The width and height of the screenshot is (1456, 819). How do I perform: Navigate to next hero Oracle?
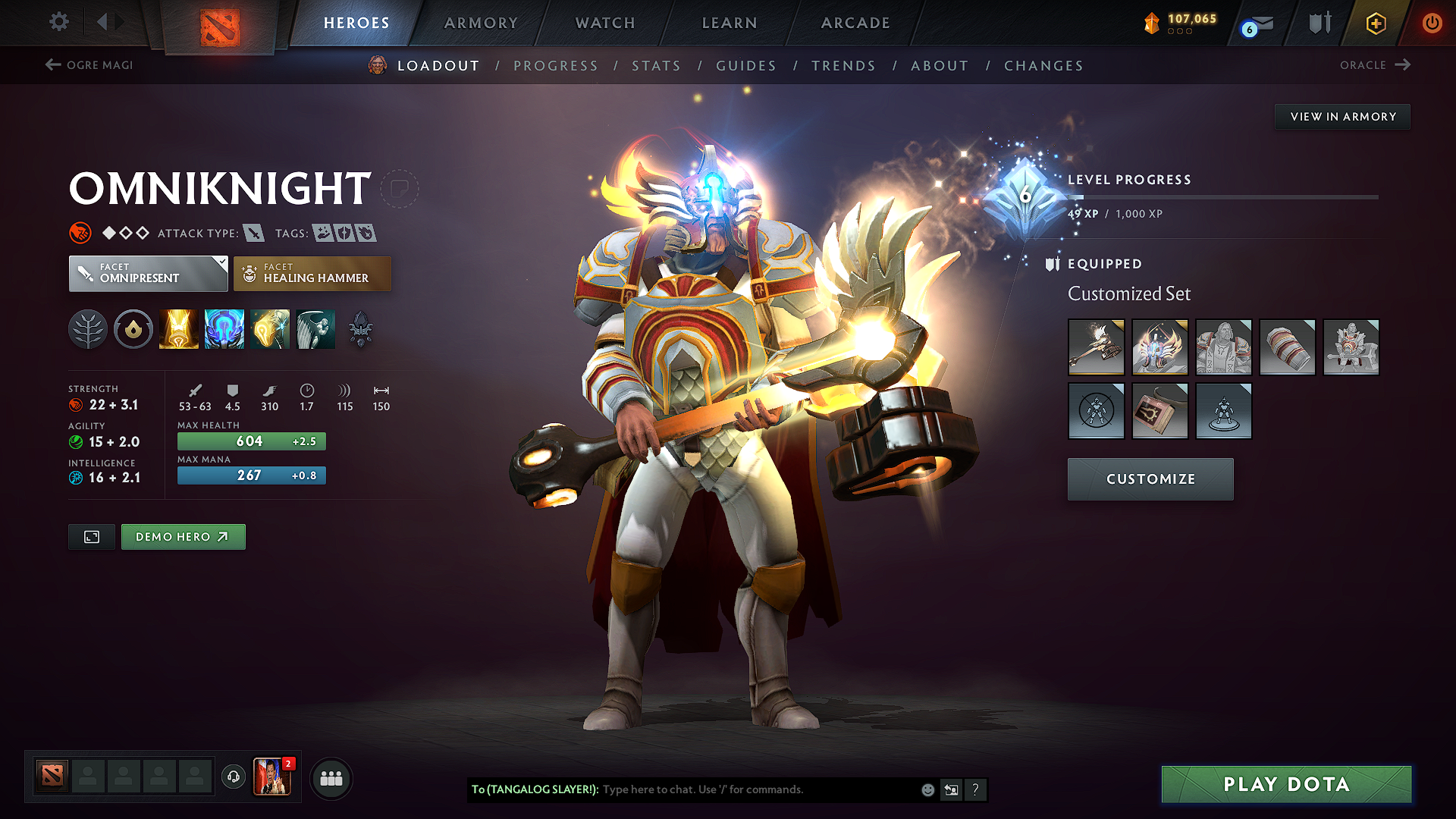[1375, 65]
